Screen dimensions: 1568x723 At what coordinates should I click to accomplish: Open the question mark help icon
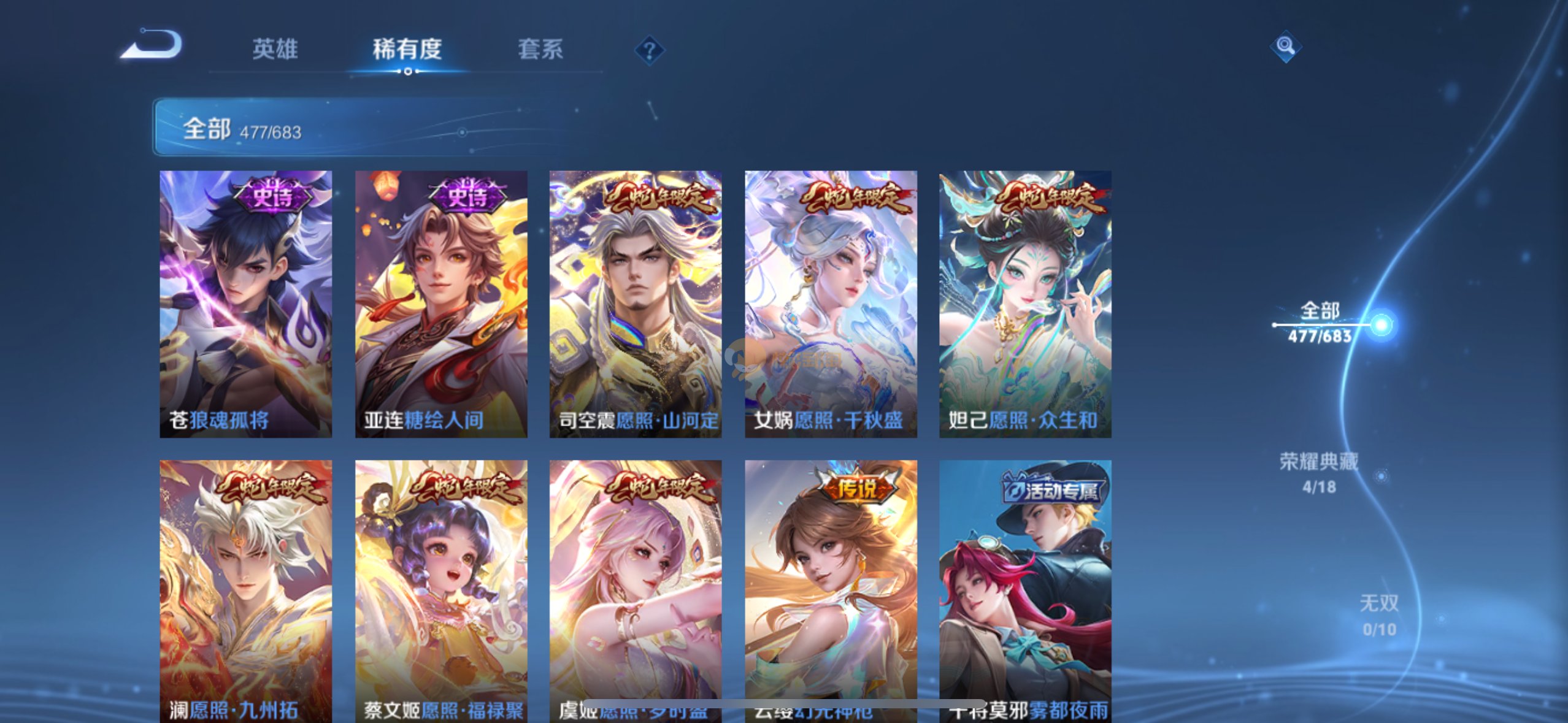coord(649,50)
